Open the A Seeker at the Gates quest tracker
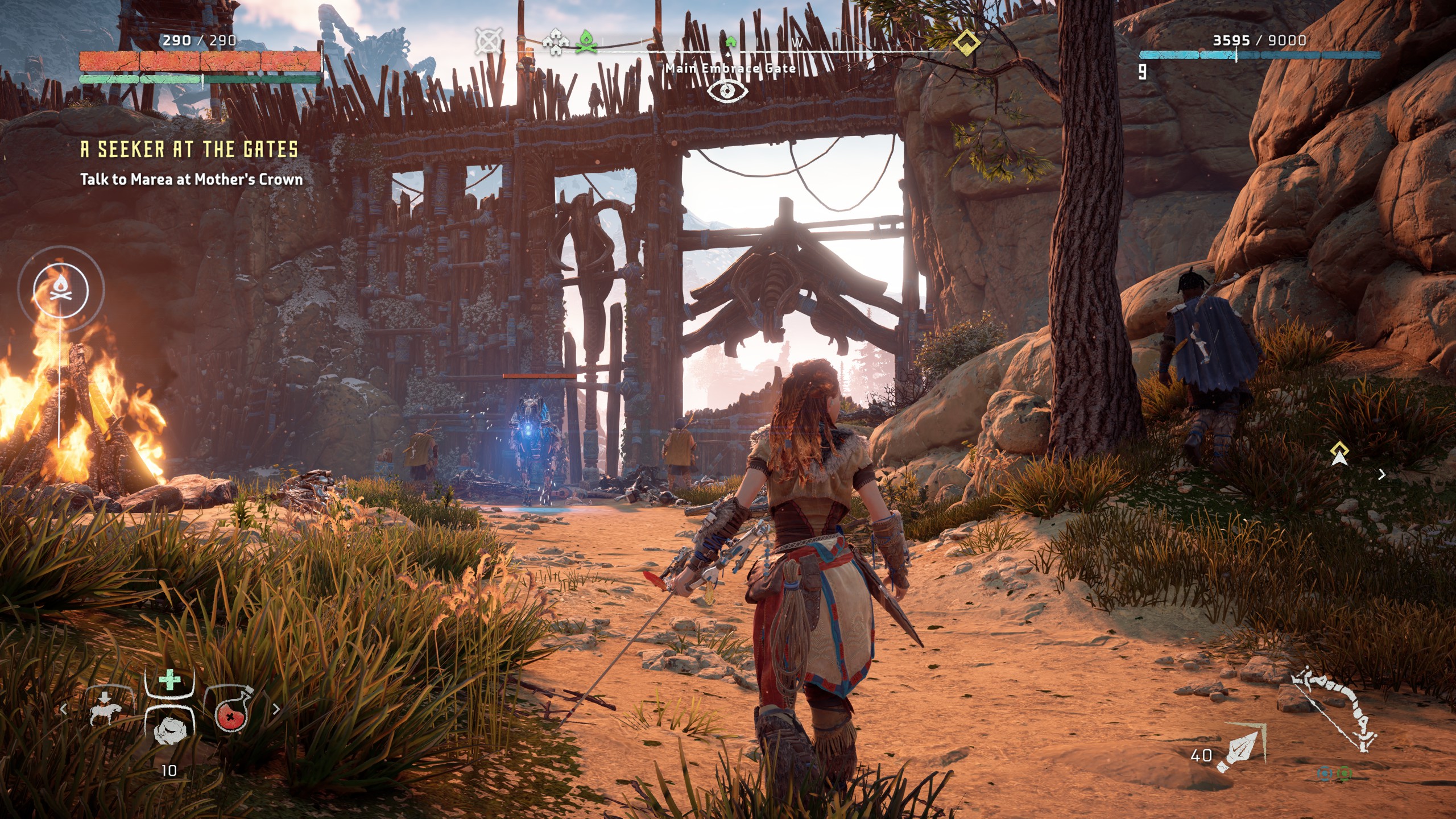Image resolution: width=1456 pixels, height=819 pixels. coord(189,150)
